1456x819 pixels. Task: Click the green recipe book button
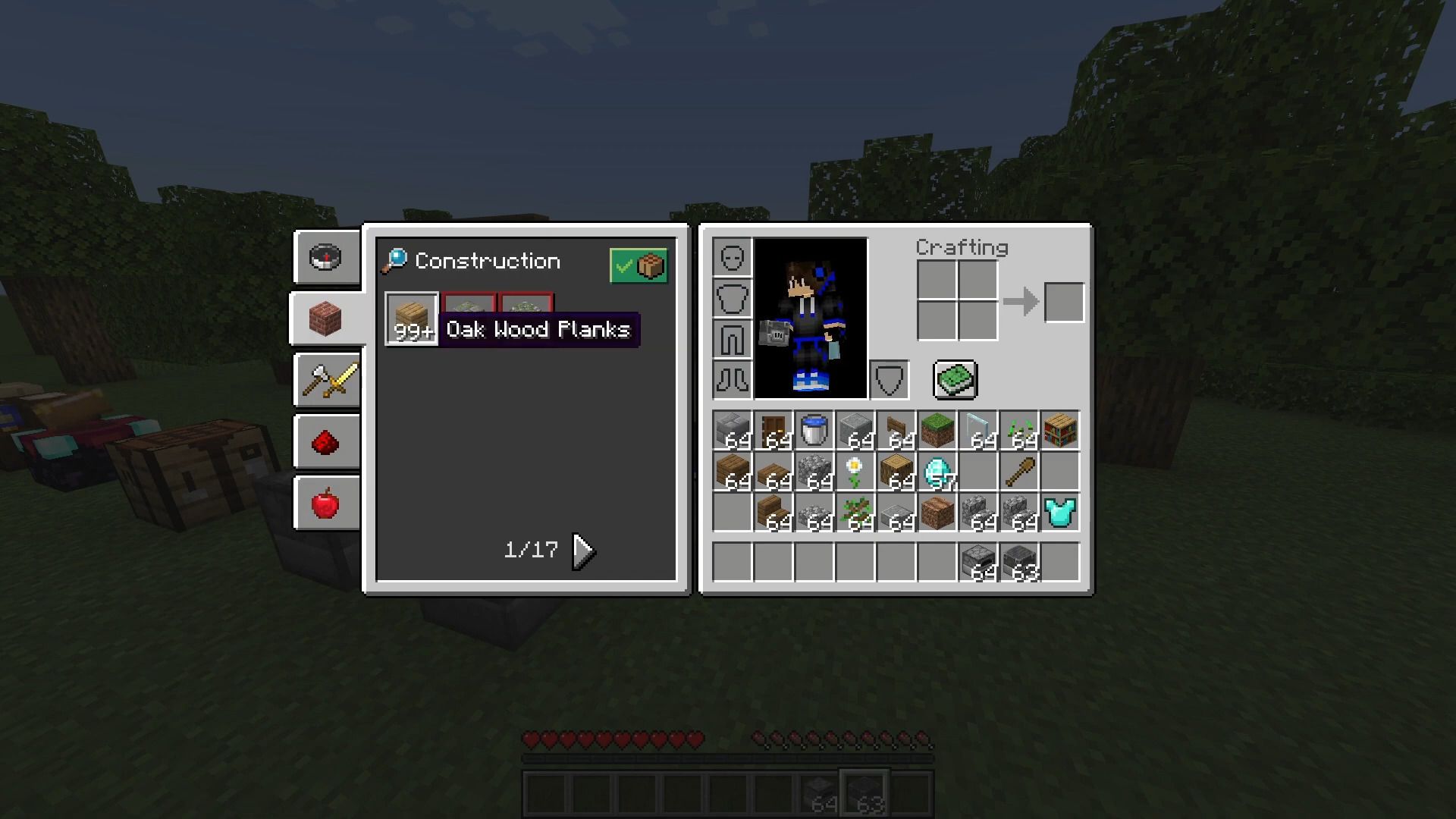pyautogui.click(x=955, y=379)
